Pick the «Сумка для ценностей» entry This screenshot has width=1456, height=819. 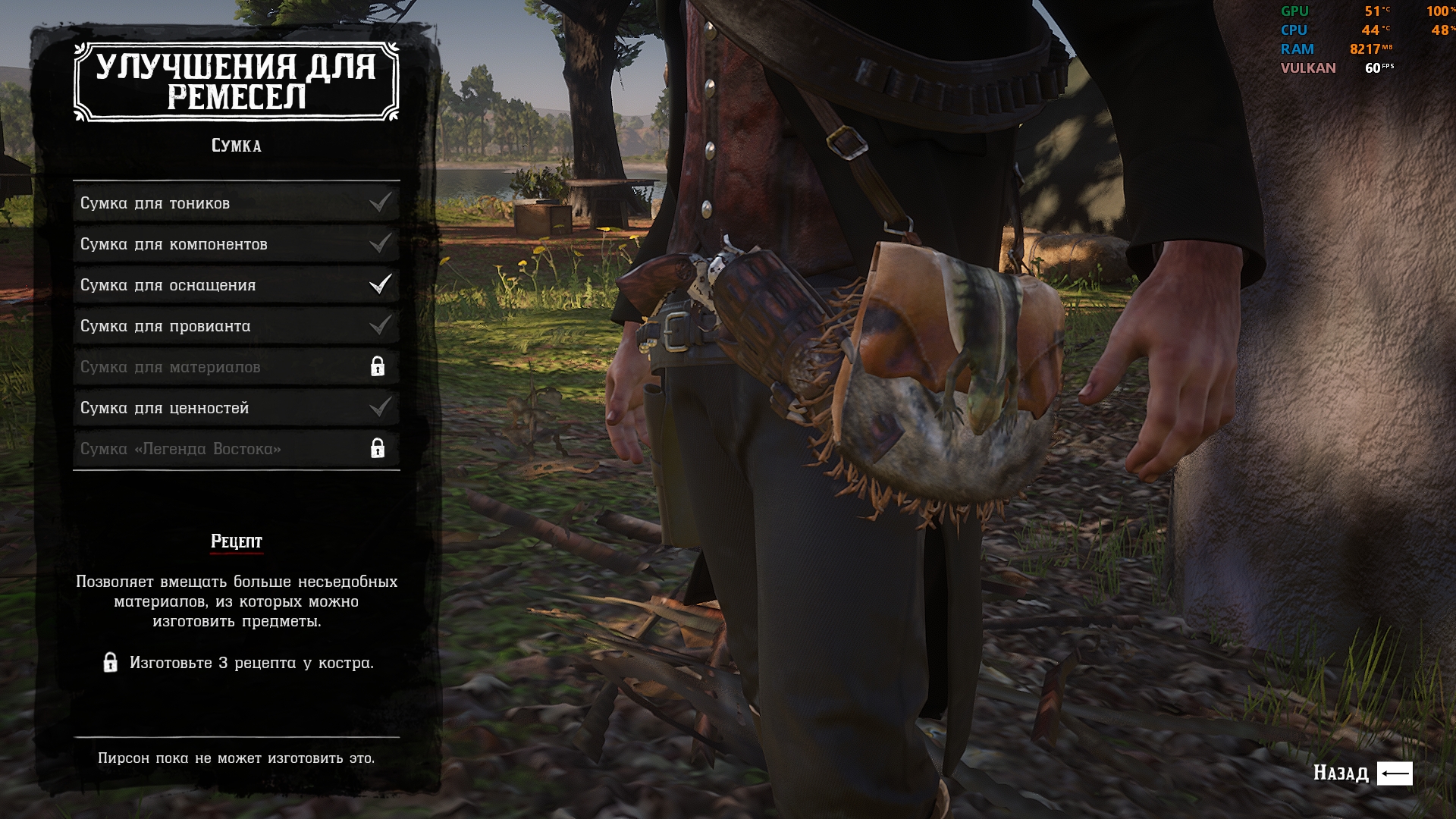[x=236, y=408]
